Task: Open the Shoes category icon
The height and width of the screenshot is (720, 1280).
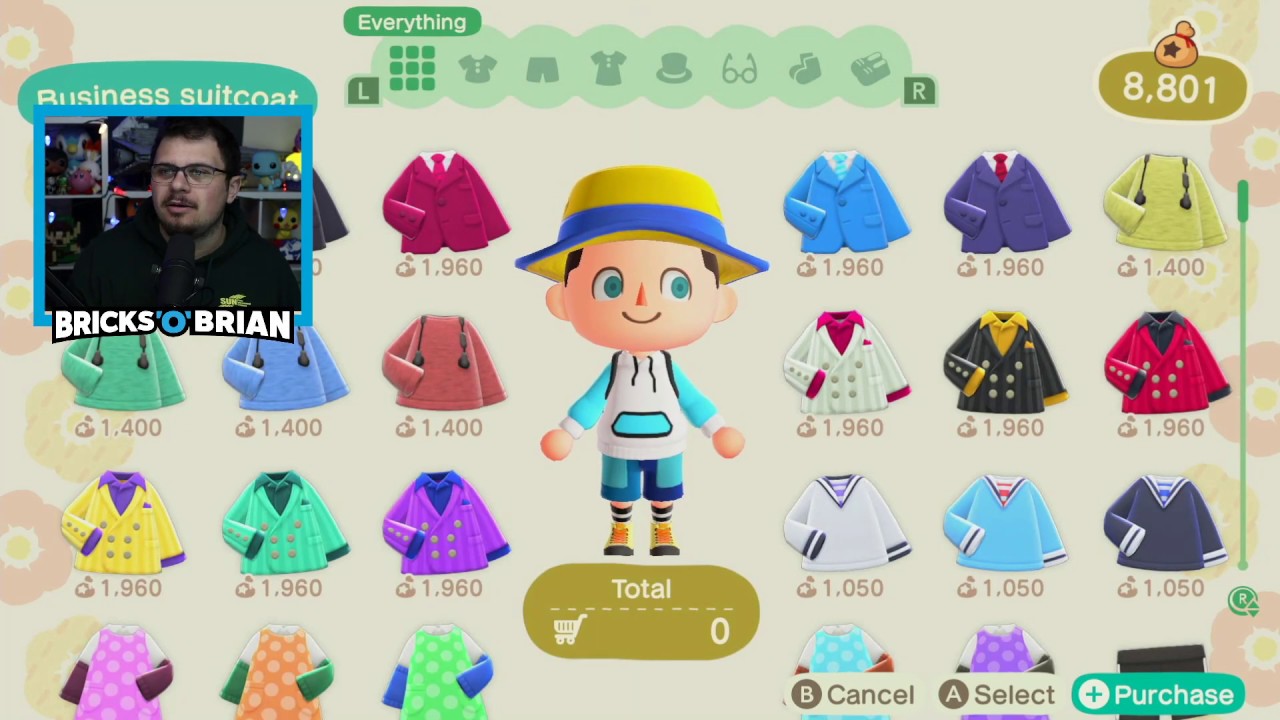Action: 869,67
